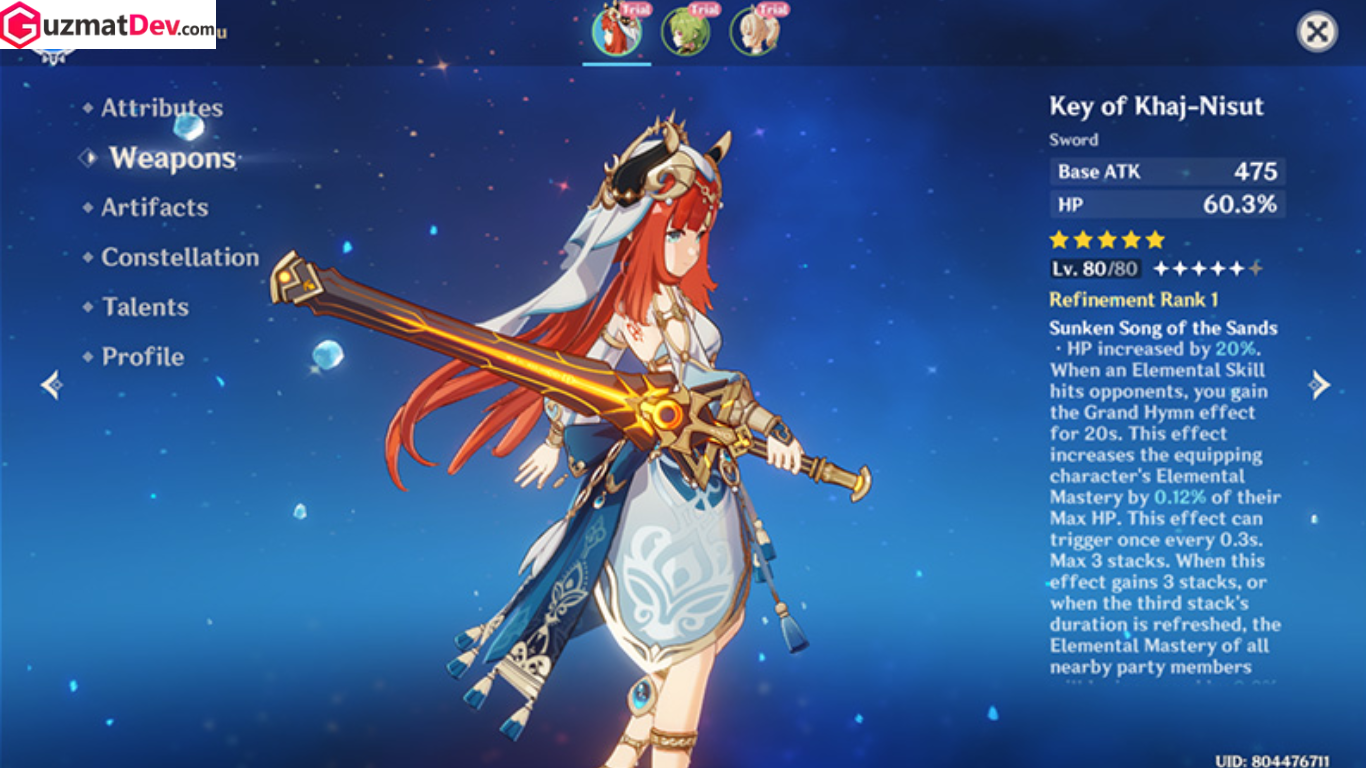Show the Constellation screen
The height and width of the screenshot is (768, 1366).
click(179, 257)
